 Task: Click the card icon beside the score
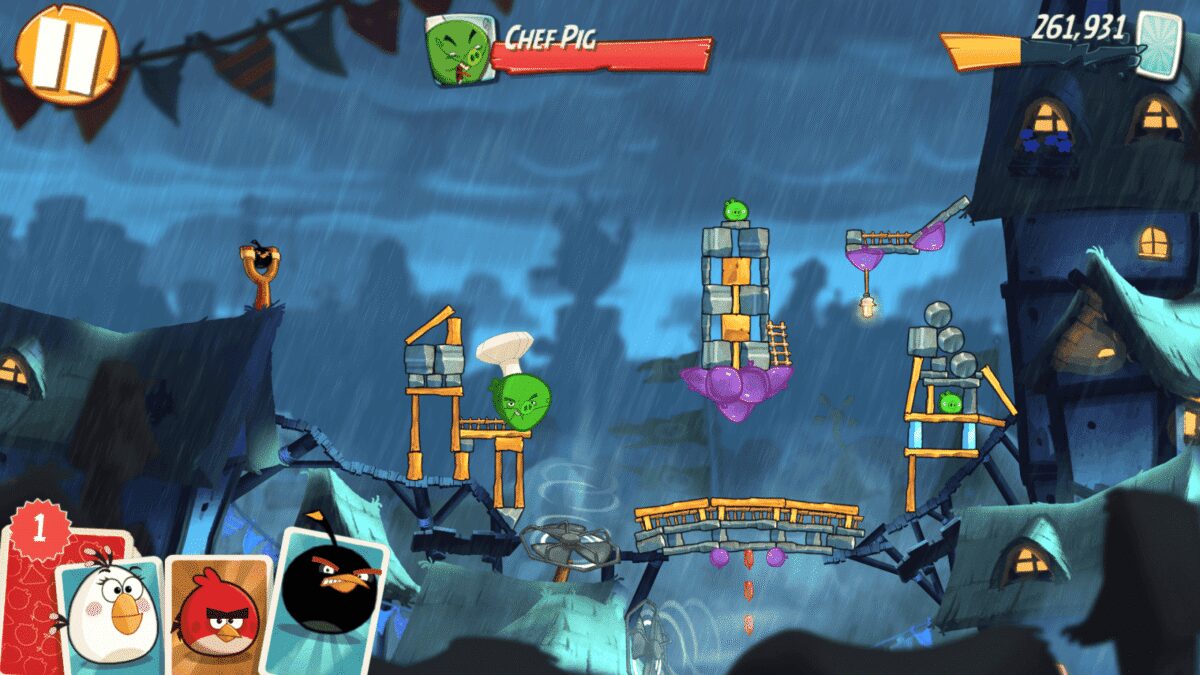tap(1161, 41)
